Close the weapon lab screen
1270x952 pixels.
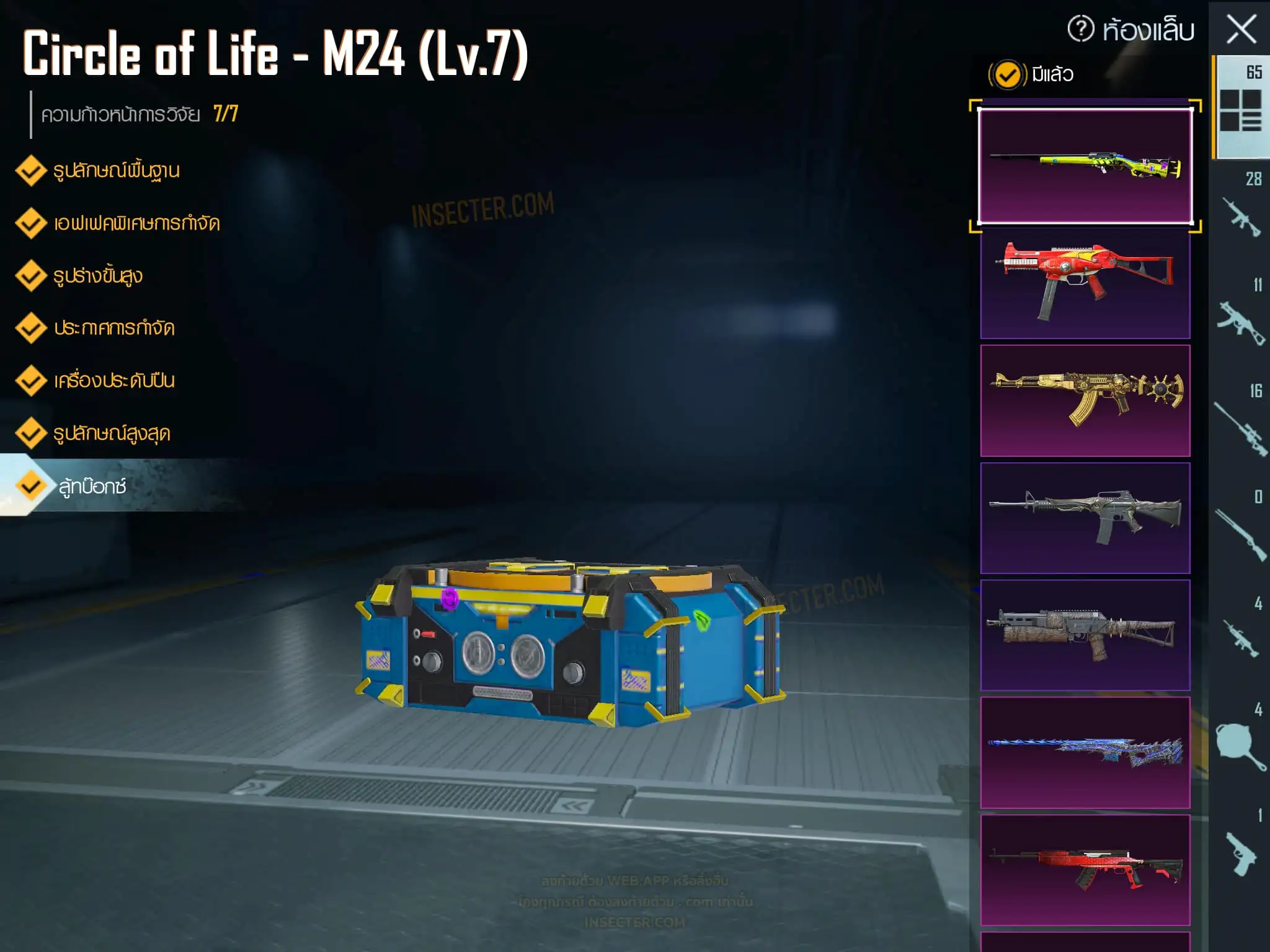click(1241, 29)
